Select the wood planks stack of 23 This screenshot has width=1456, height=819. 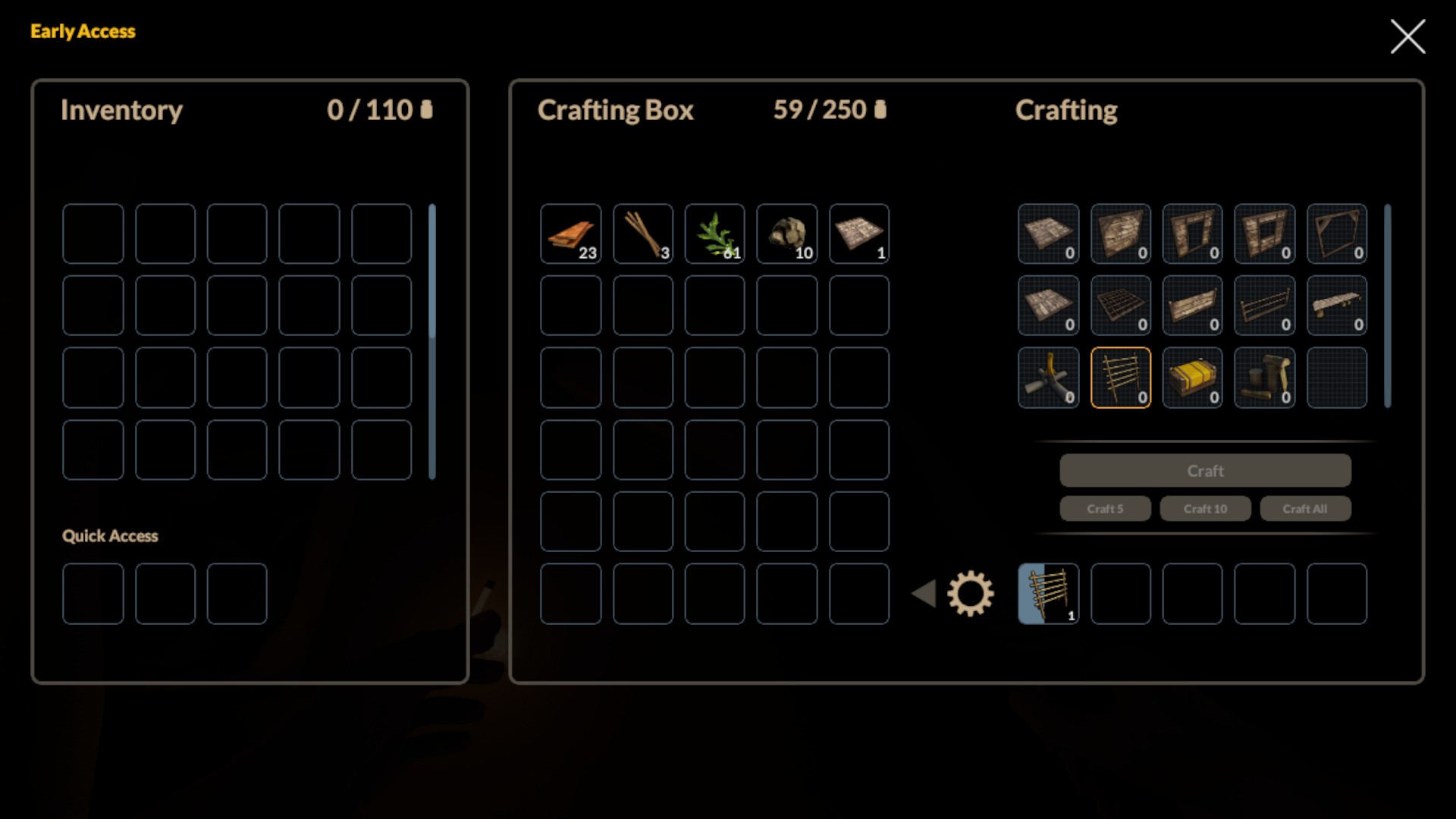(571, 234)
